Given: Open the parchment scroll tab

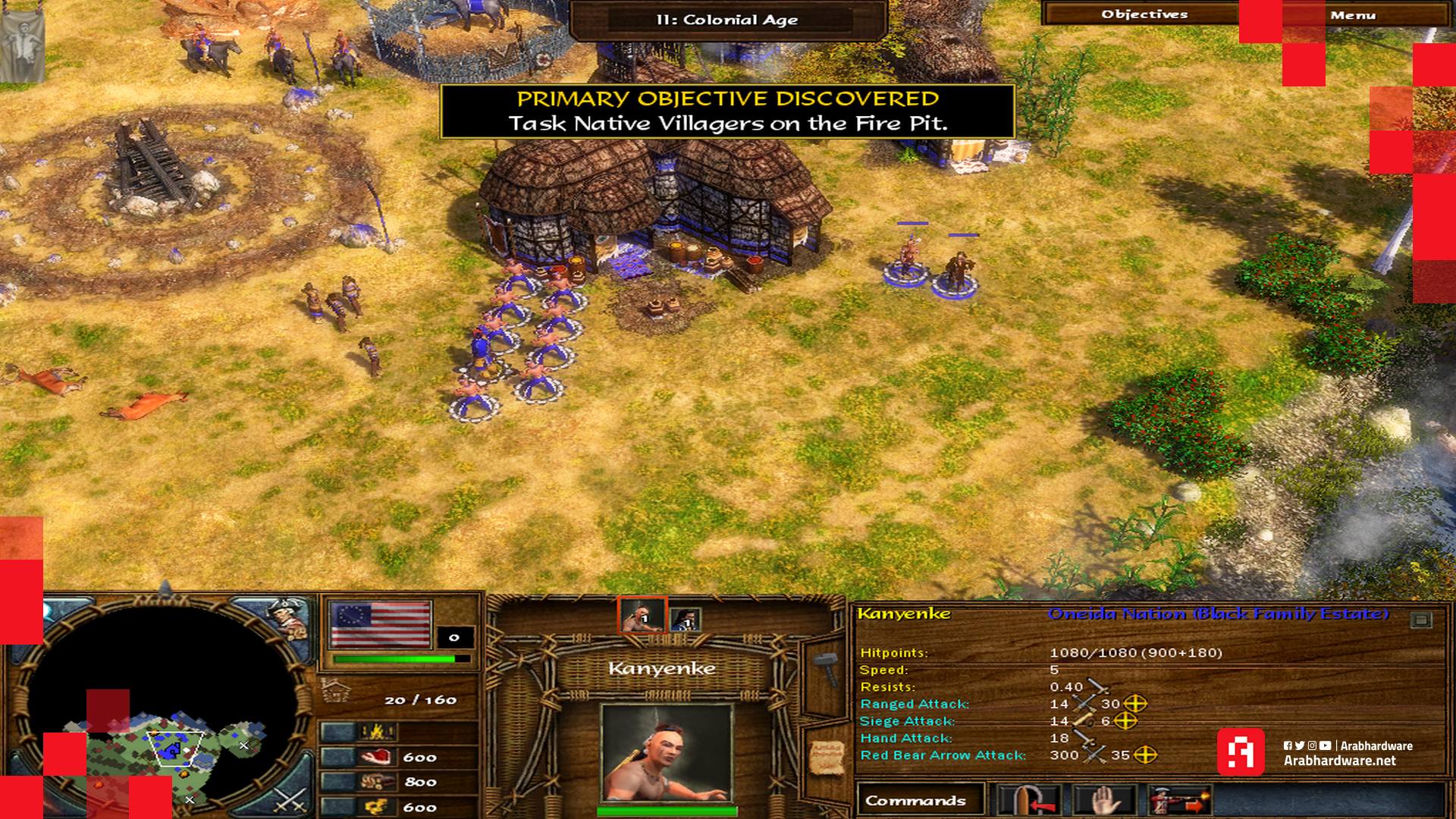Looking at the screenshot, I should point(824,755).
